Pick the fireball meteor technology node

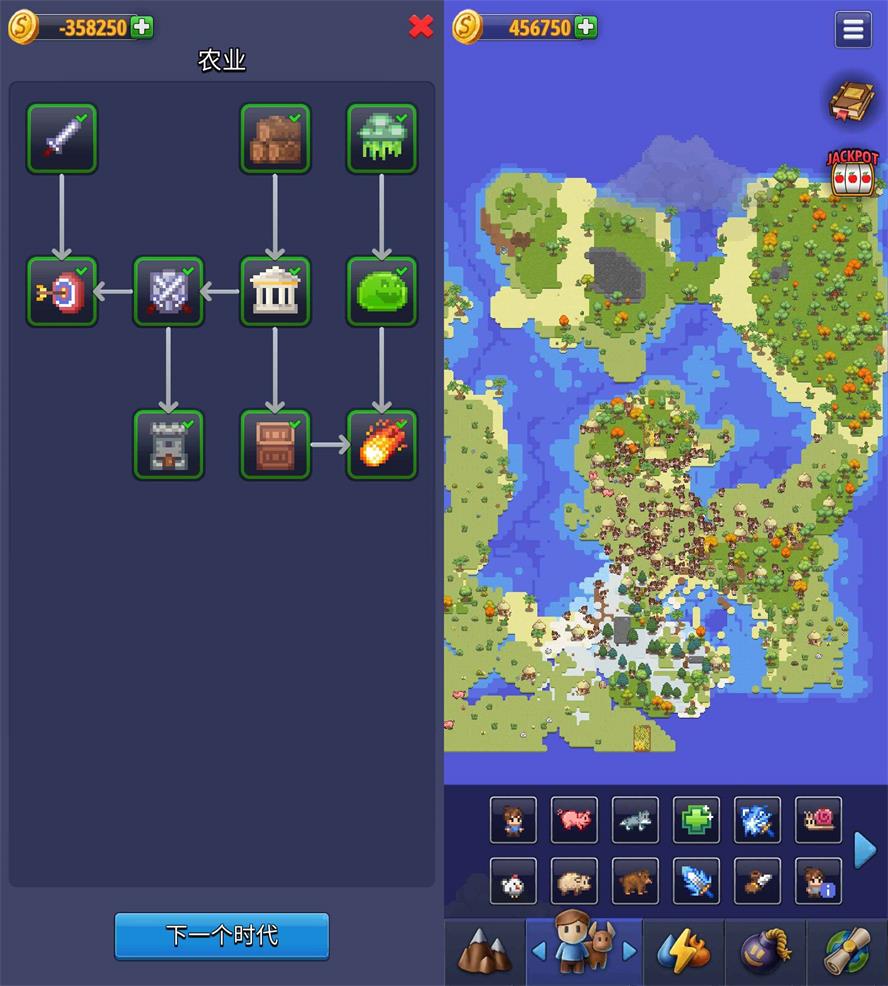tap(381, 444)
